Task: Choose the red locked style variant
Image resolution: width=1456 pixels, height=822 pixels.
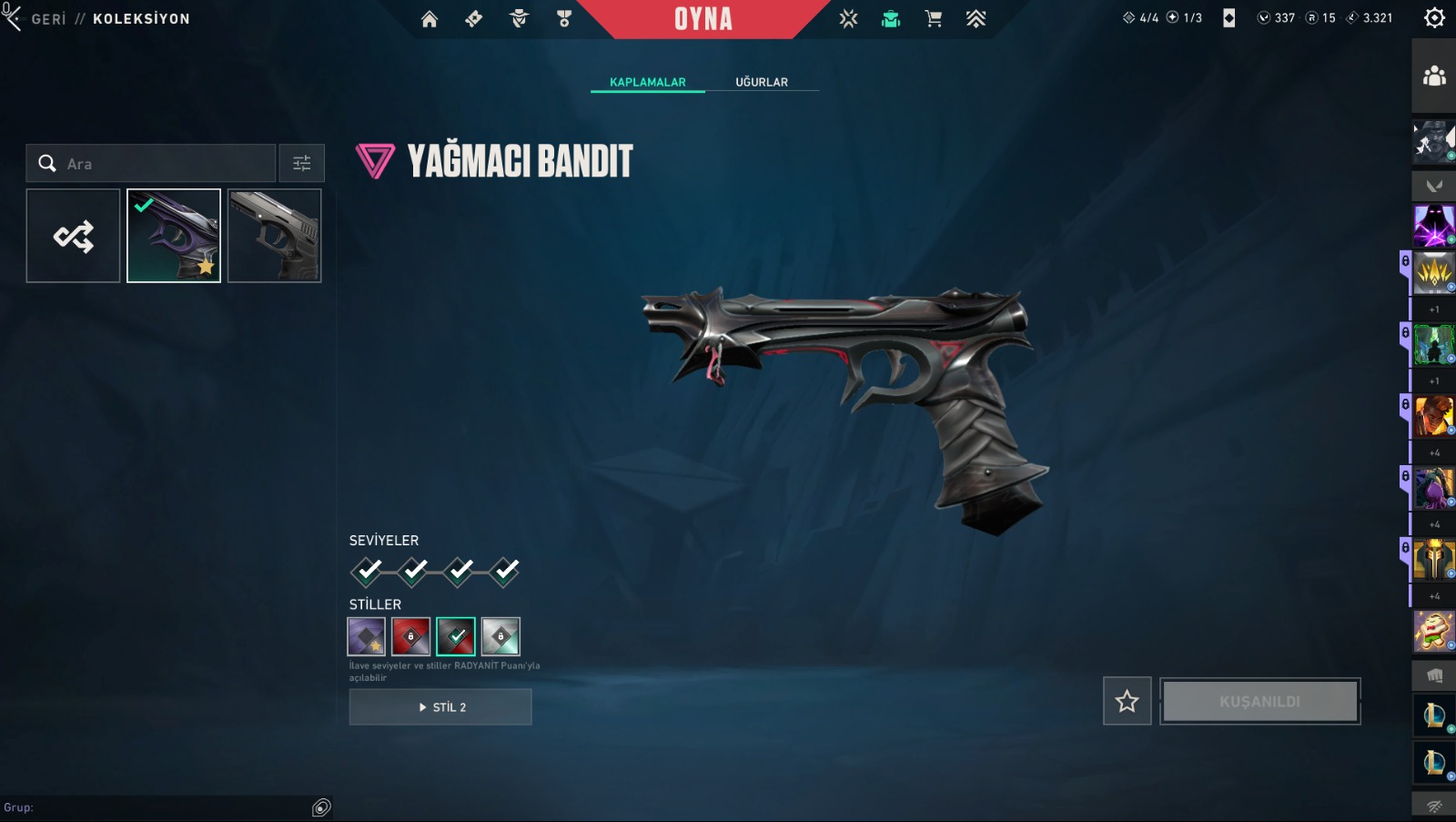Action: tap(410, 636)
